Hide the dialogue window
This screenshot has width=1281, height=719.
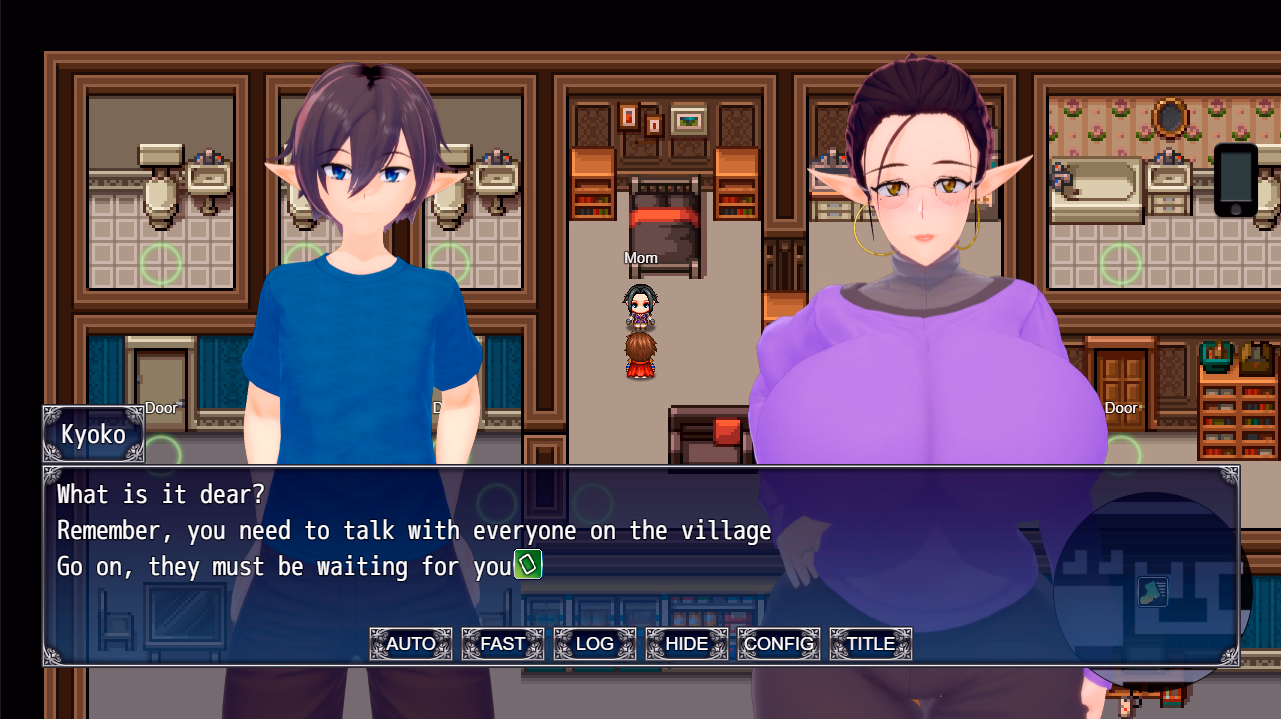[687, 644]
